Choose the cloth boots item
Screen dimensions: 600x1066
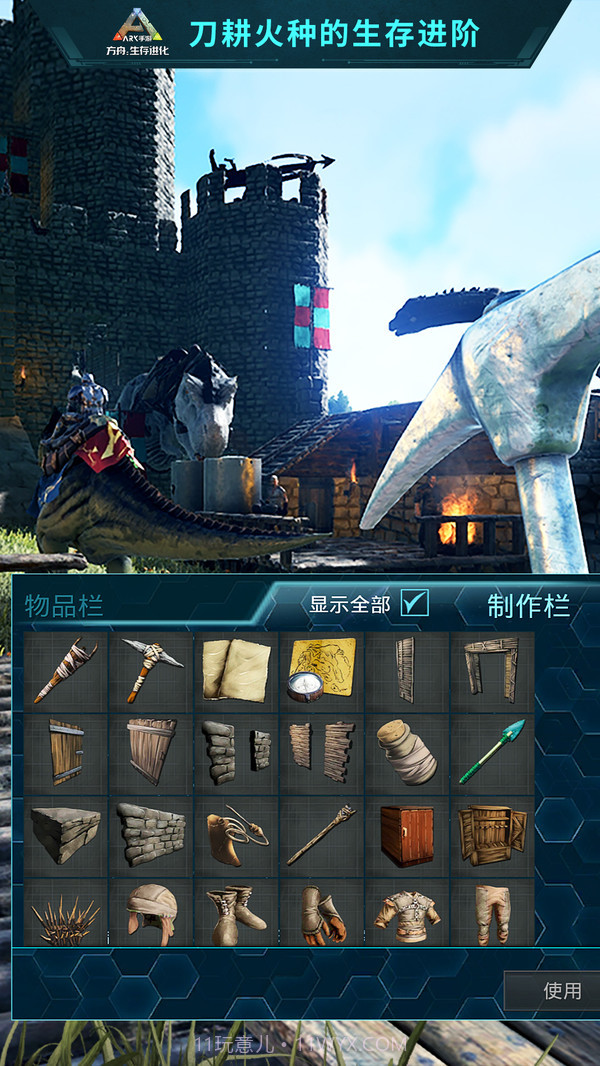[236, 912]
